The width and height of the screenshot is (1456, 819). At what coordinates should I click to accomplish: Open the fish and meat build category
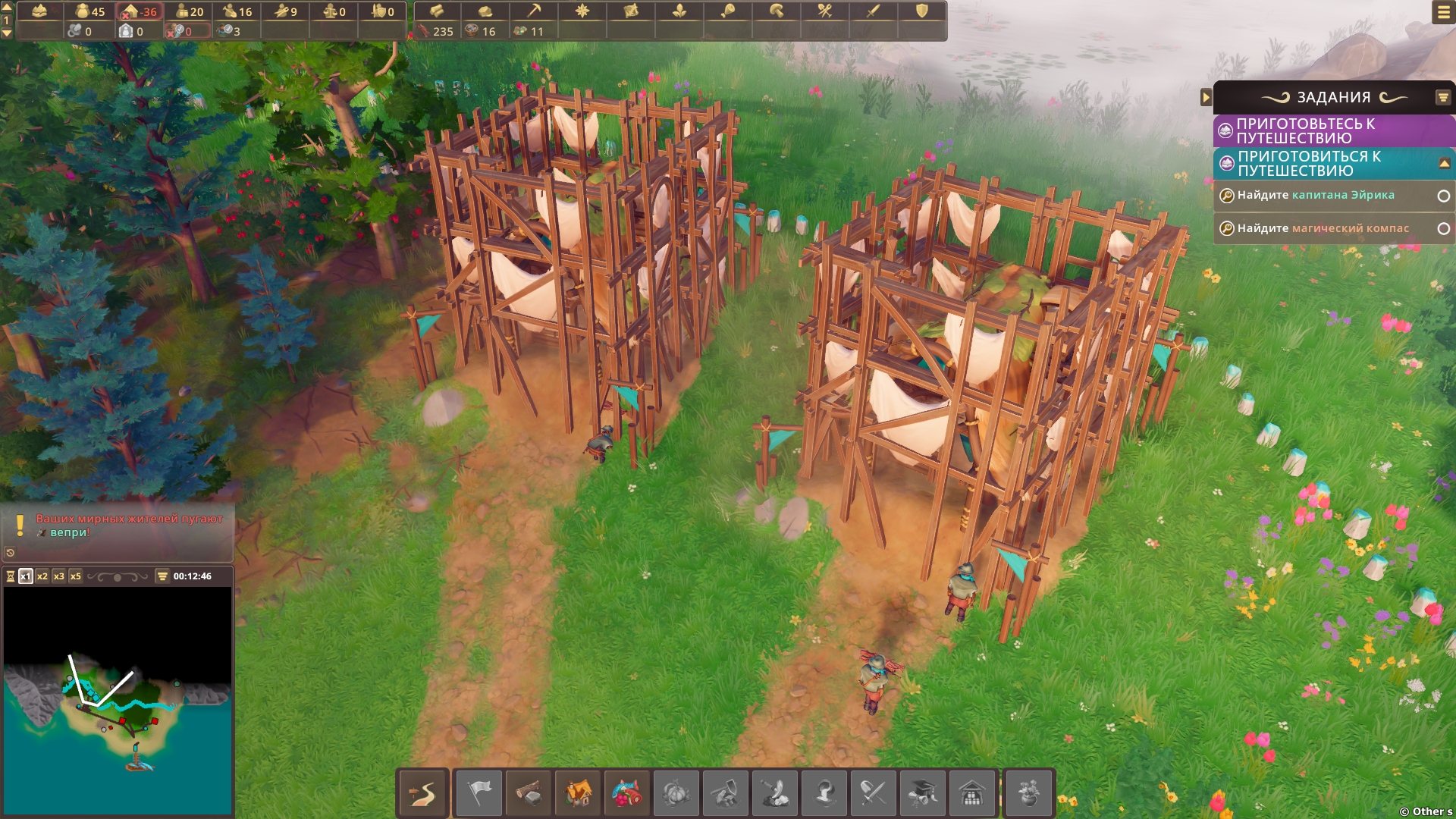pyautogui.click(x=627, y=794)
